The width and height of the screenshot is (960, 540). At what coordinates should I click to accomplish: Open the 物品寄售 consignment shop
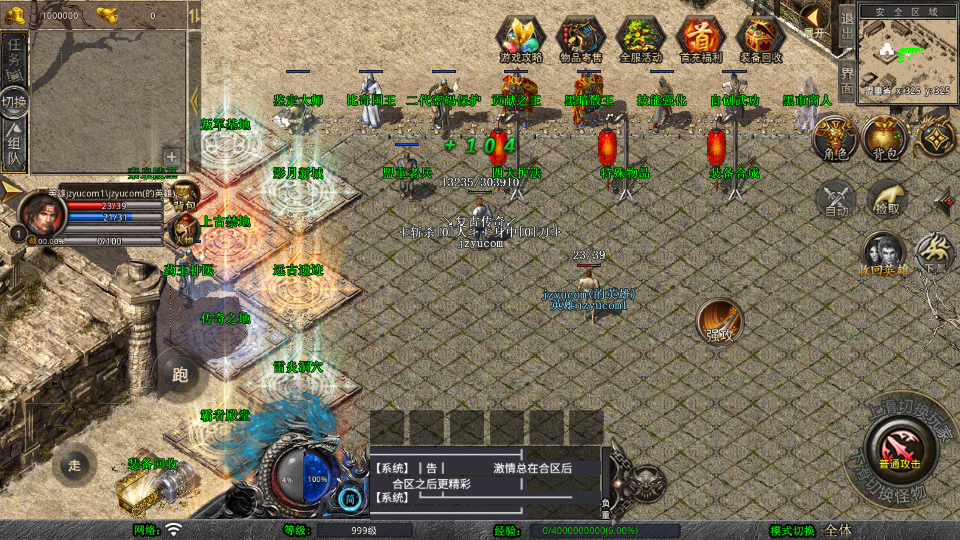click(580, 39)
